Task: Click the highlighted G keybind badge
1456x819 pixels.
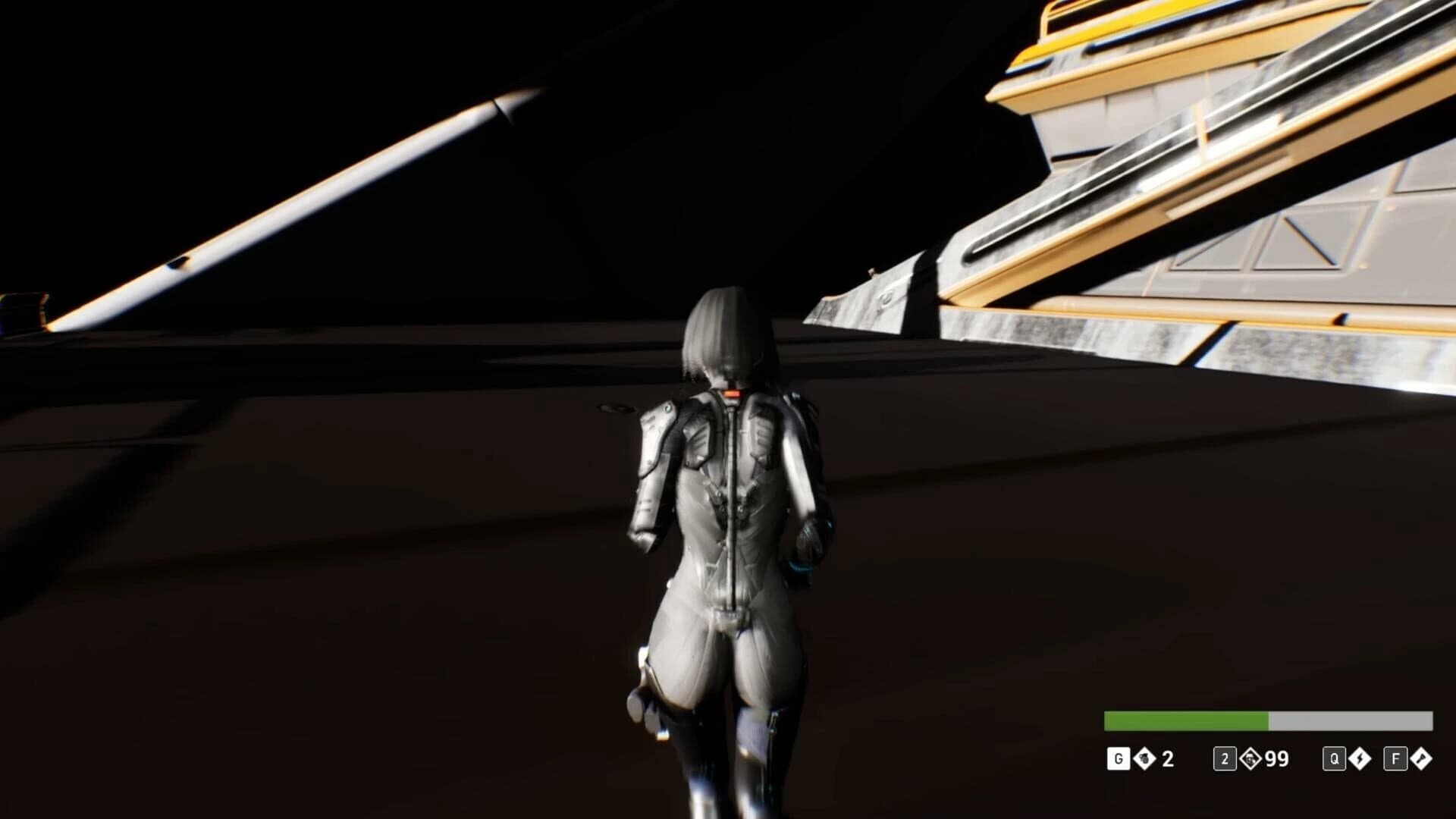Action: 1118,757
